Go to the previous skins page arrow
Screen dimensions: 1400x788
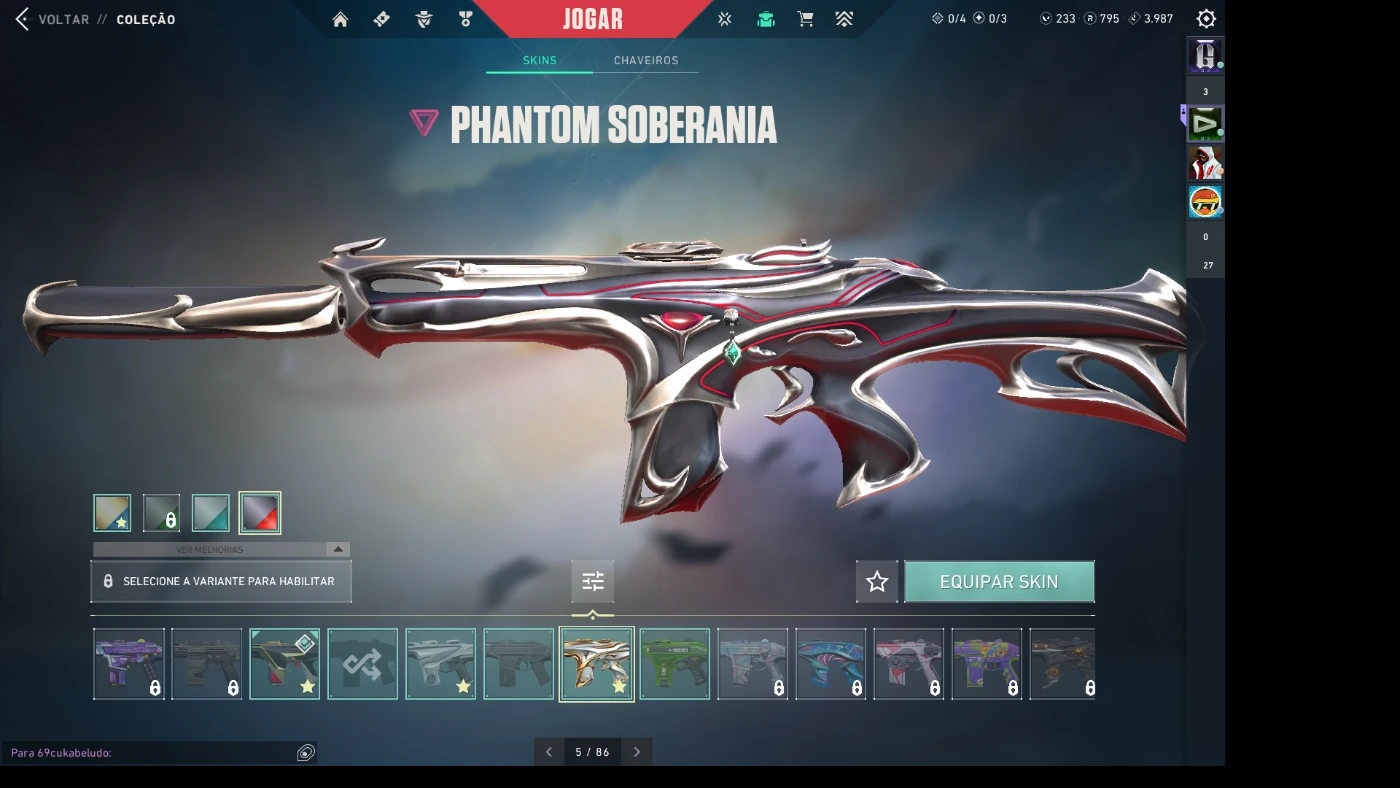coord(549,752)
